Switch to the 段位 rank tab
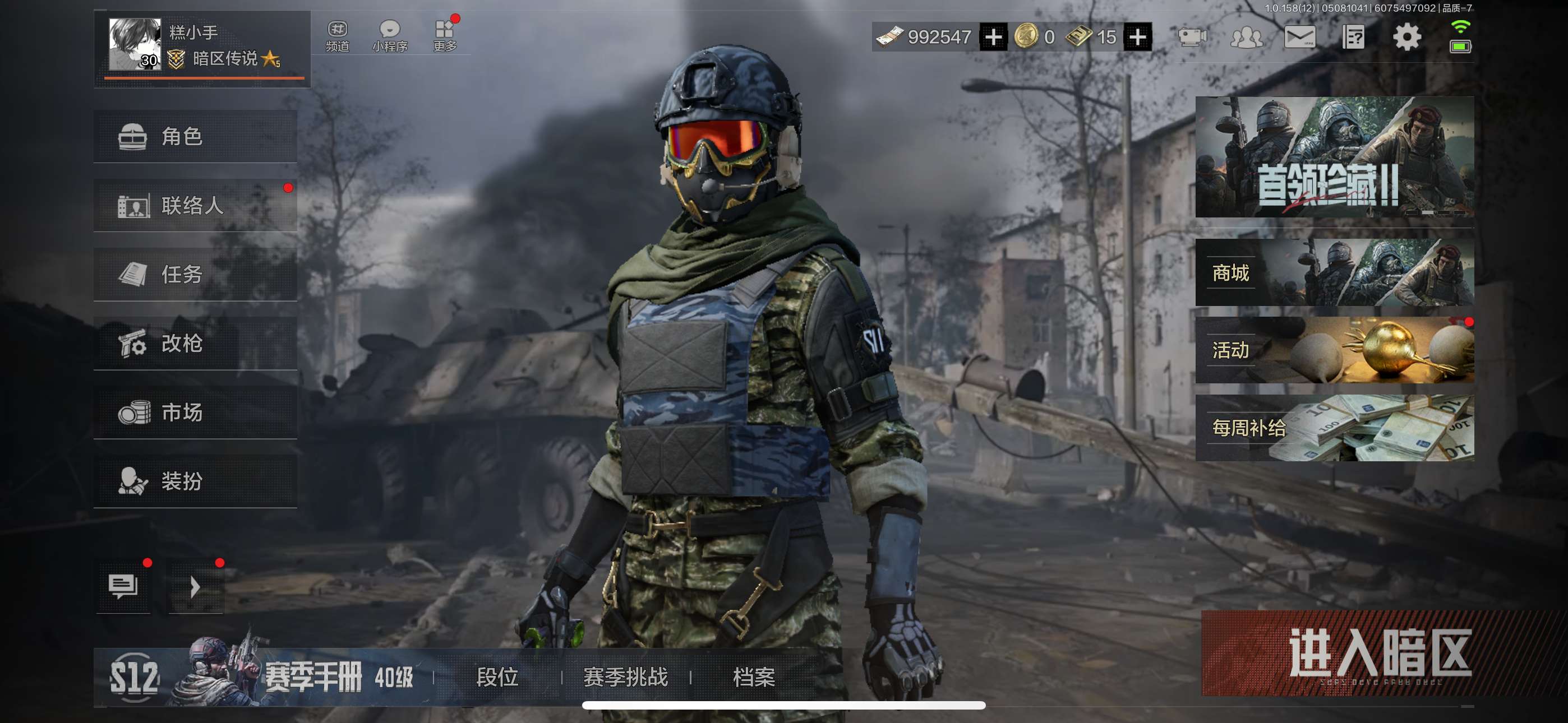 497,676
